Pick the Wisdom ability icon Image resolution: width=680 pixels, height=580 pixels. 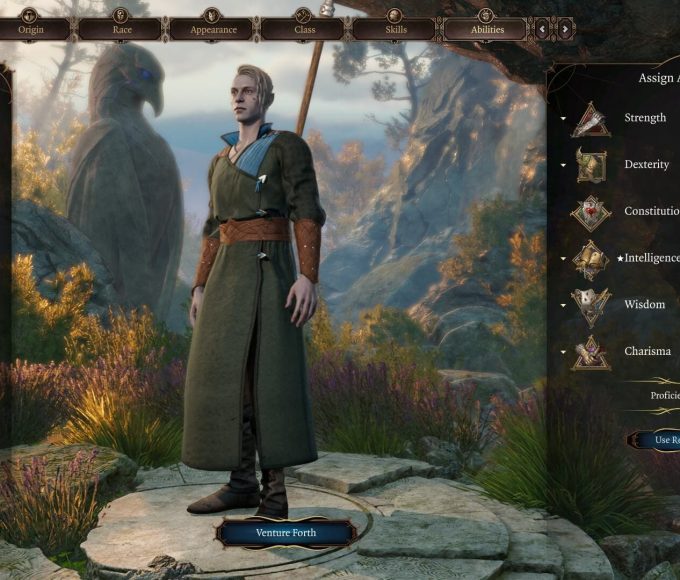(x=590, y=305)
